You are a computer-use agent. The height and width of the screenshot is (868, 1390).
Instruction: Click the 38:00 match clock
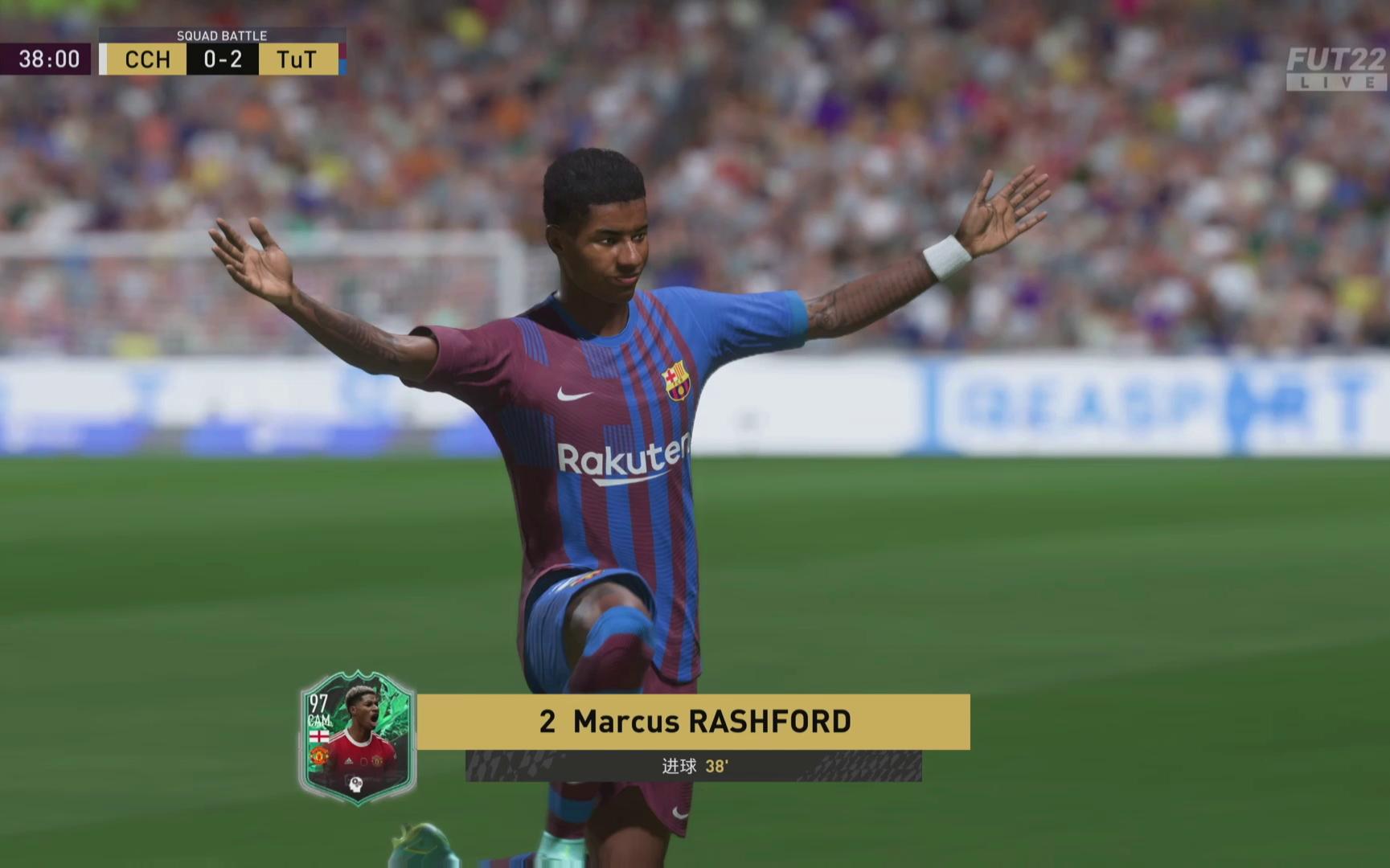pyautogui.click(x=48, y=59)
